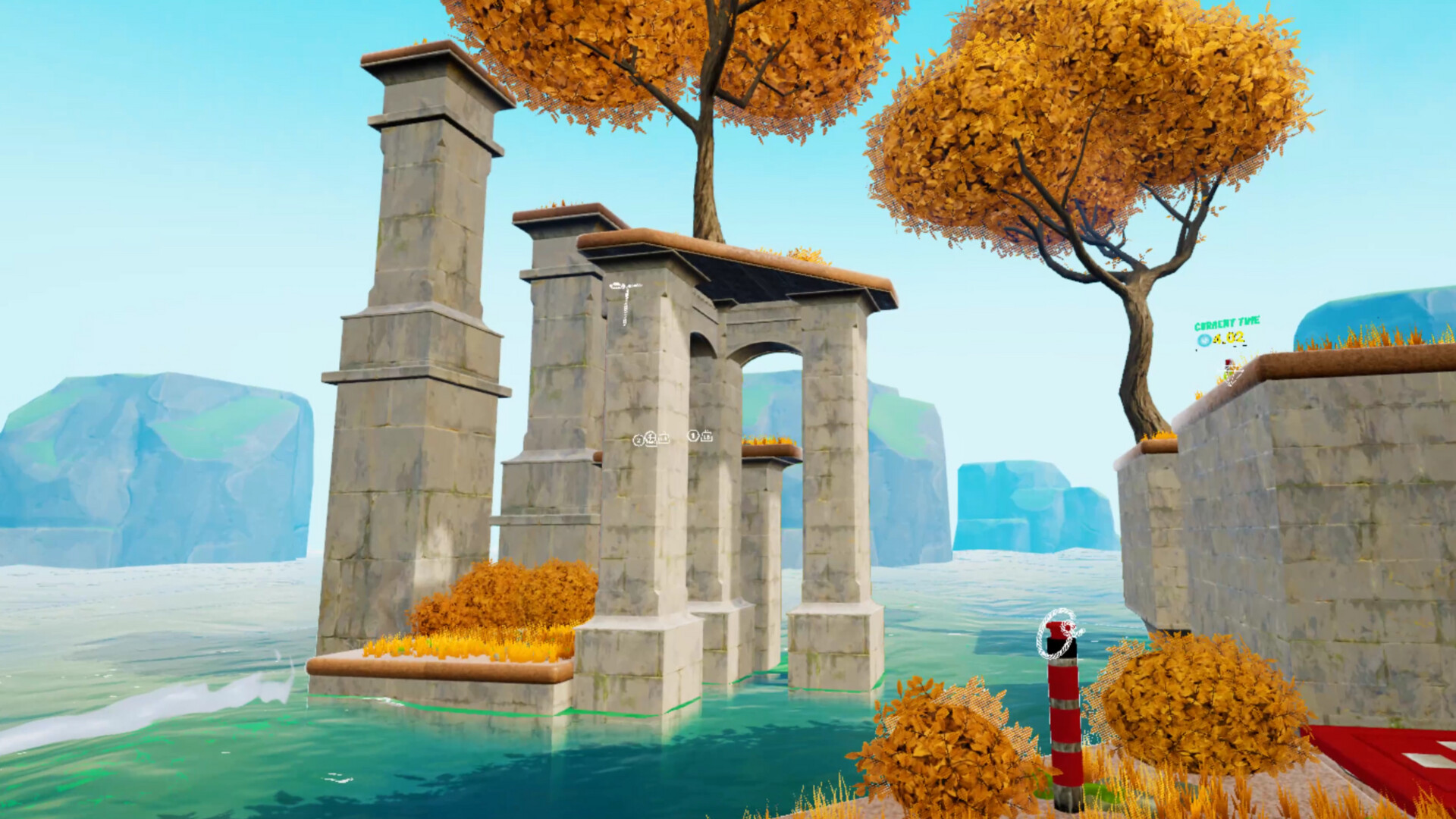Click the anchor icon next to the coin counter
This screenshot has width=1456, height=819.
coord(651,438)
